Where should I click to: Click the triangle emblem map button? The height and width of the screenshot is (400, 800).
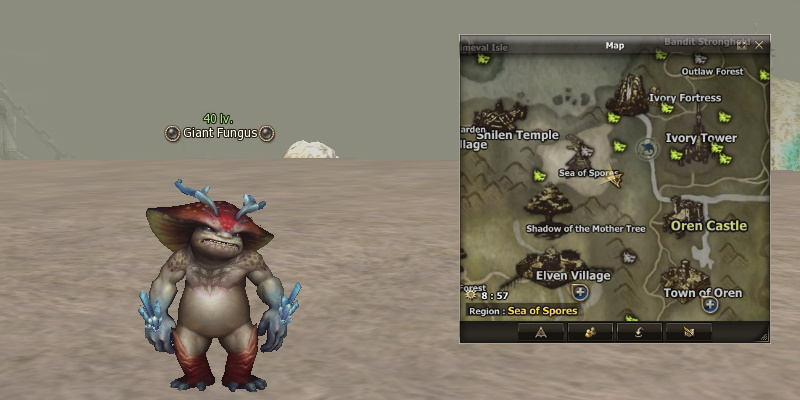pos(541,332)
